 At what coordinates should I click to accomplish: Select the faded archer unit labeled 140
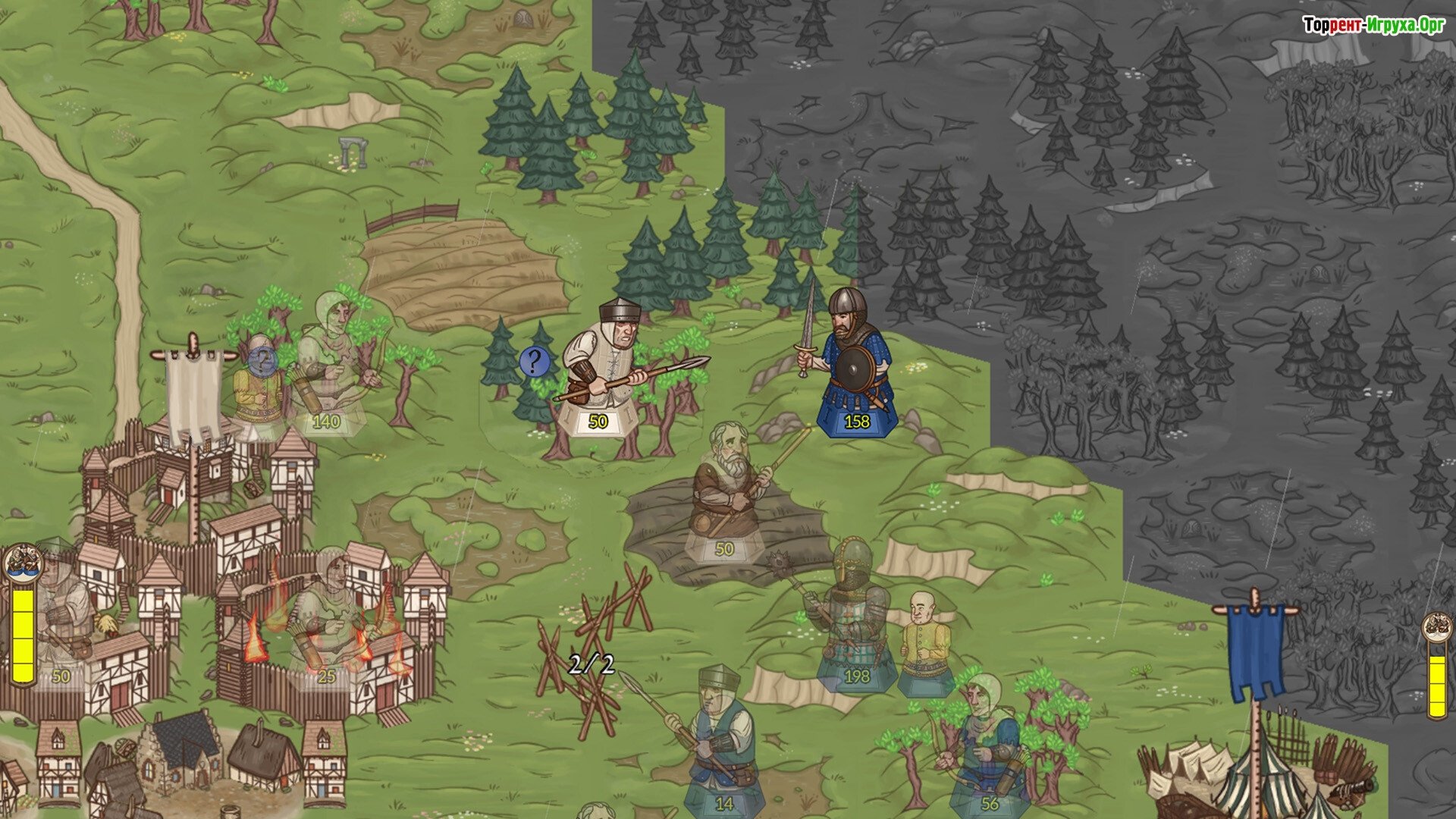click(331, 364)
